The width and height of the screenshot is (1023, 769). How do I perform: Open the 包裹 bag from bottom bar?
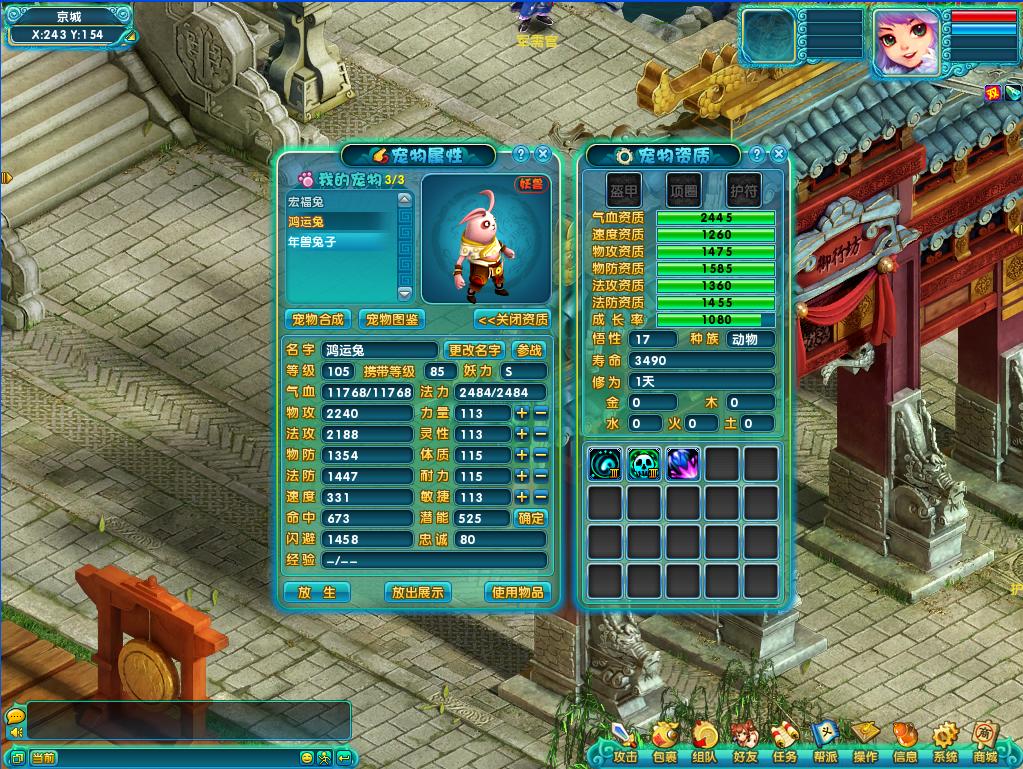665,743
